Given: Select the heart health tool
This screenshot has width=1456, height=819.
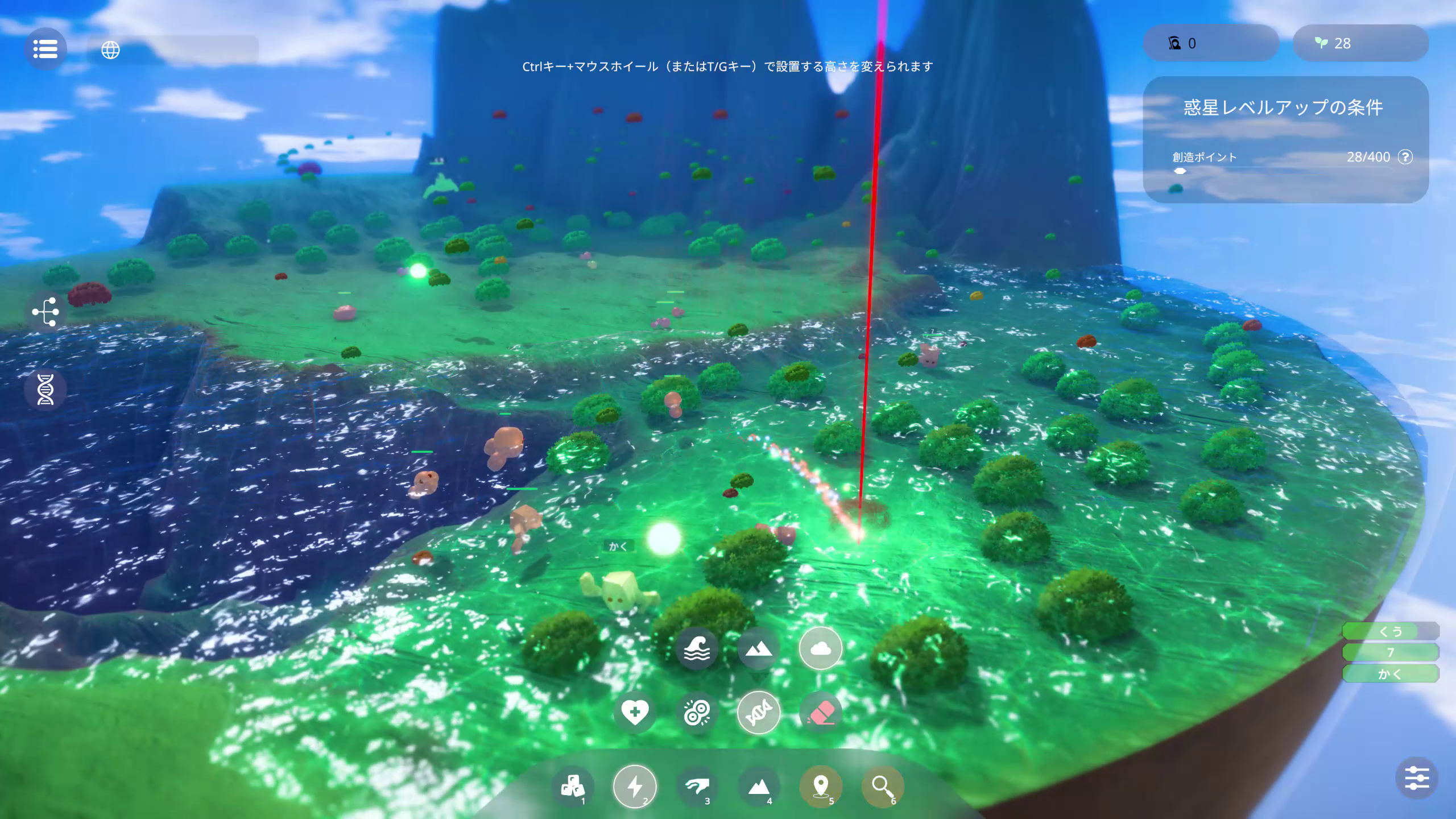Looking at the screenshot, I should (x=635, y=712).
